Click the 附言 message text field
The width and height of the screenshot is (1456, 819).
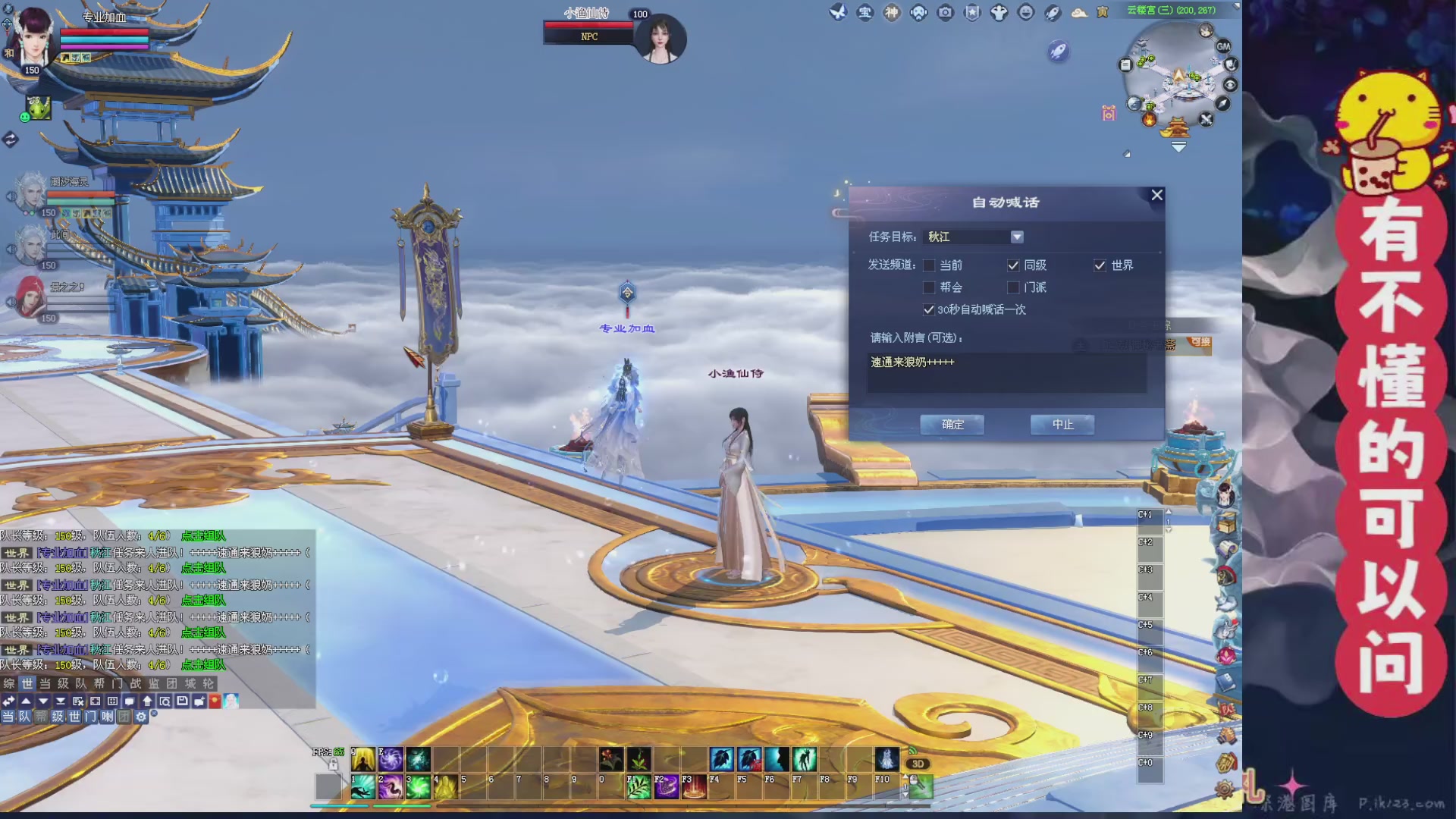[1006, 372]
